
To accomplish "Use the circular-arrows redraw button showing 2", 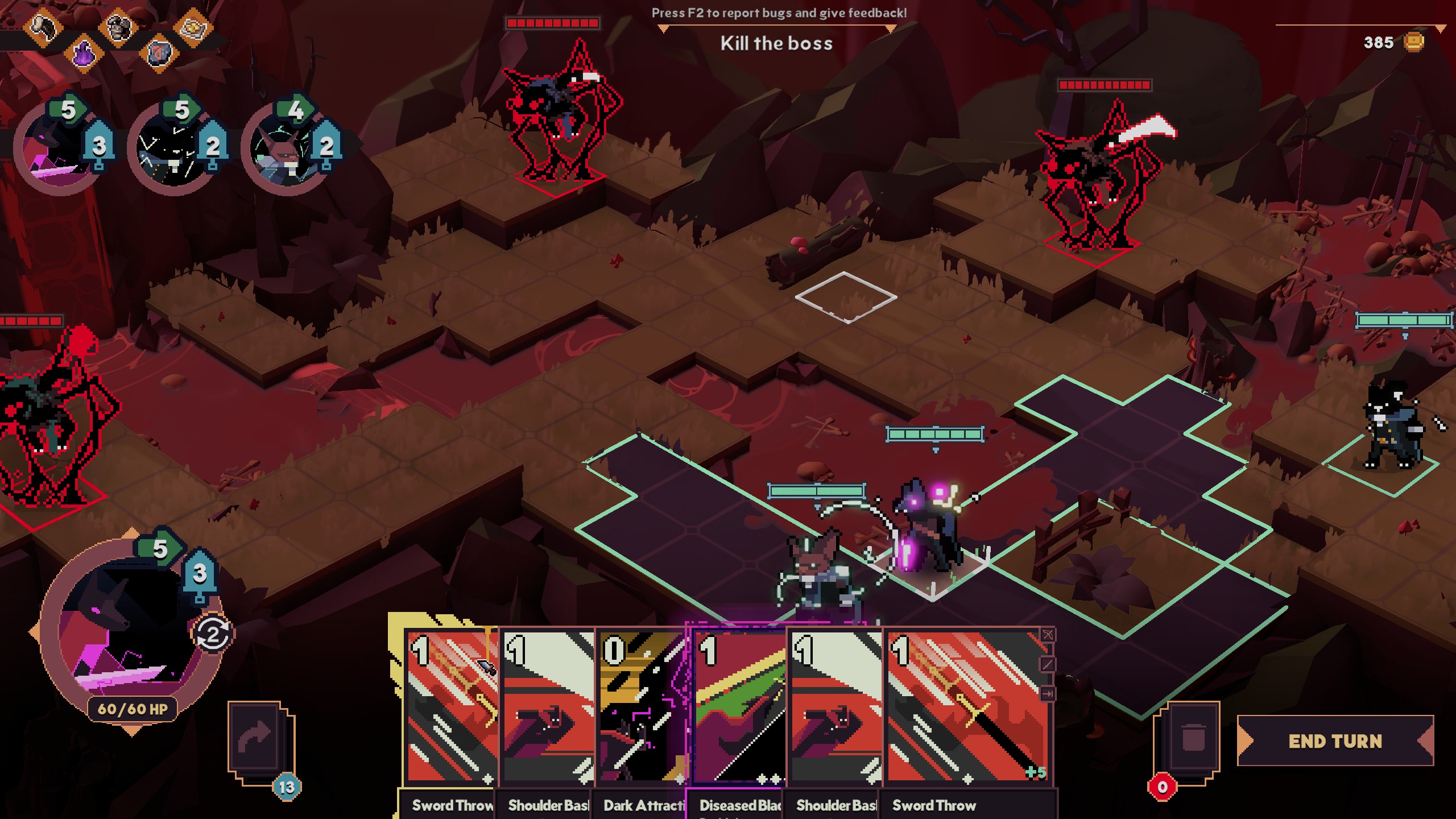I will point(213,634).
